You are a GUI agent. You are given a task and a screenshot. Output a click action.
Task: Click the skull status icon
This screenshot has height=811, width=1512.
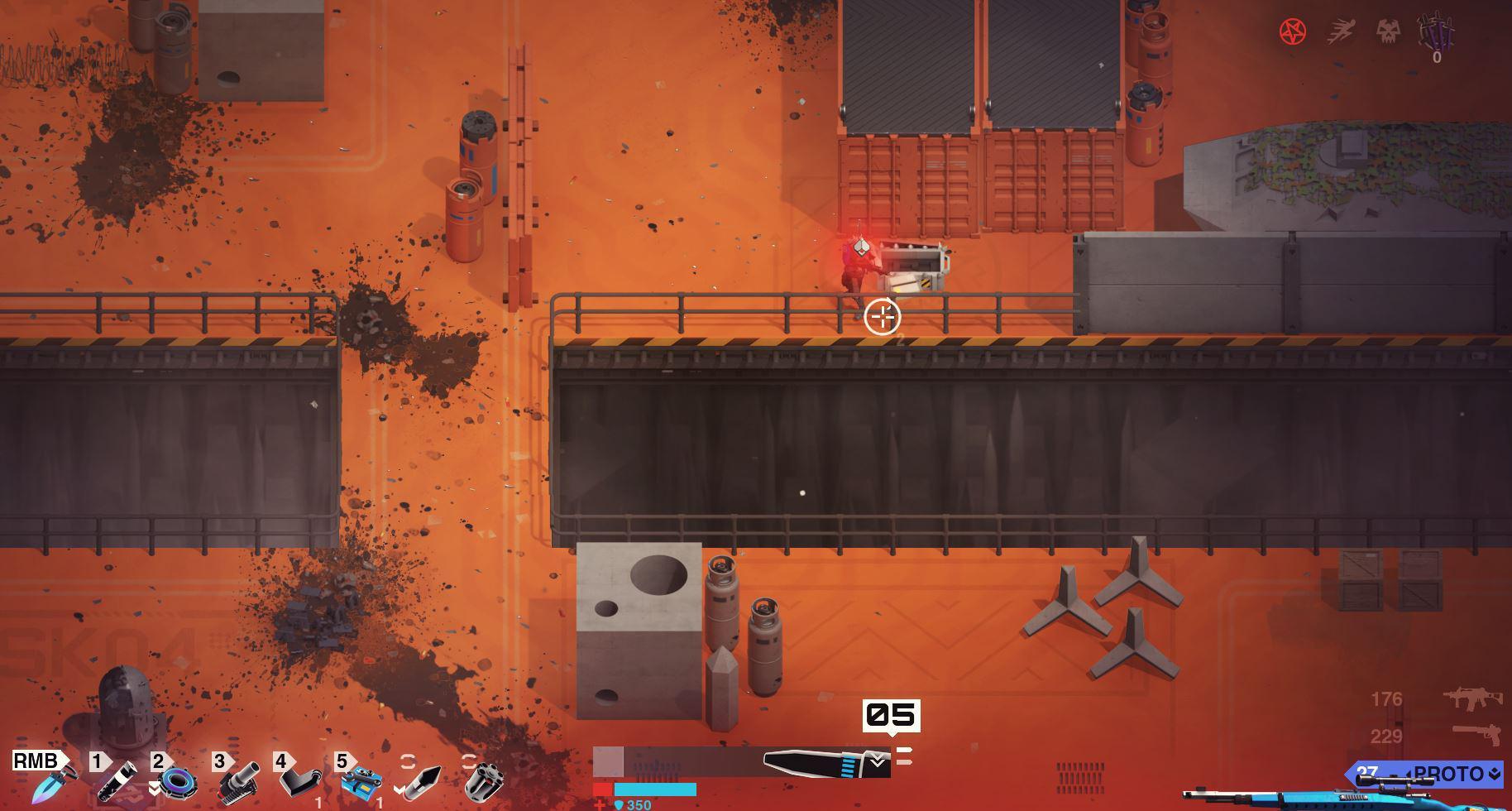(1389, 31)
